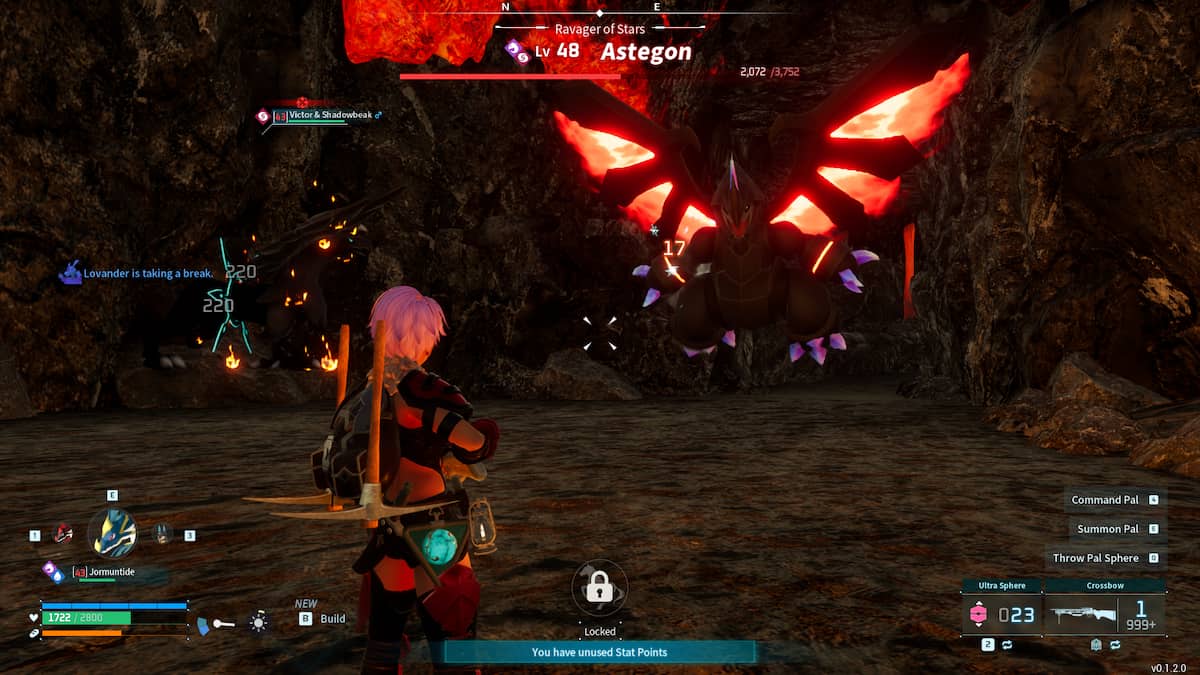This screenshot has width=1200, height=675.
Task: Click the Lovander taking a break notice
Action: coord(148,273)
